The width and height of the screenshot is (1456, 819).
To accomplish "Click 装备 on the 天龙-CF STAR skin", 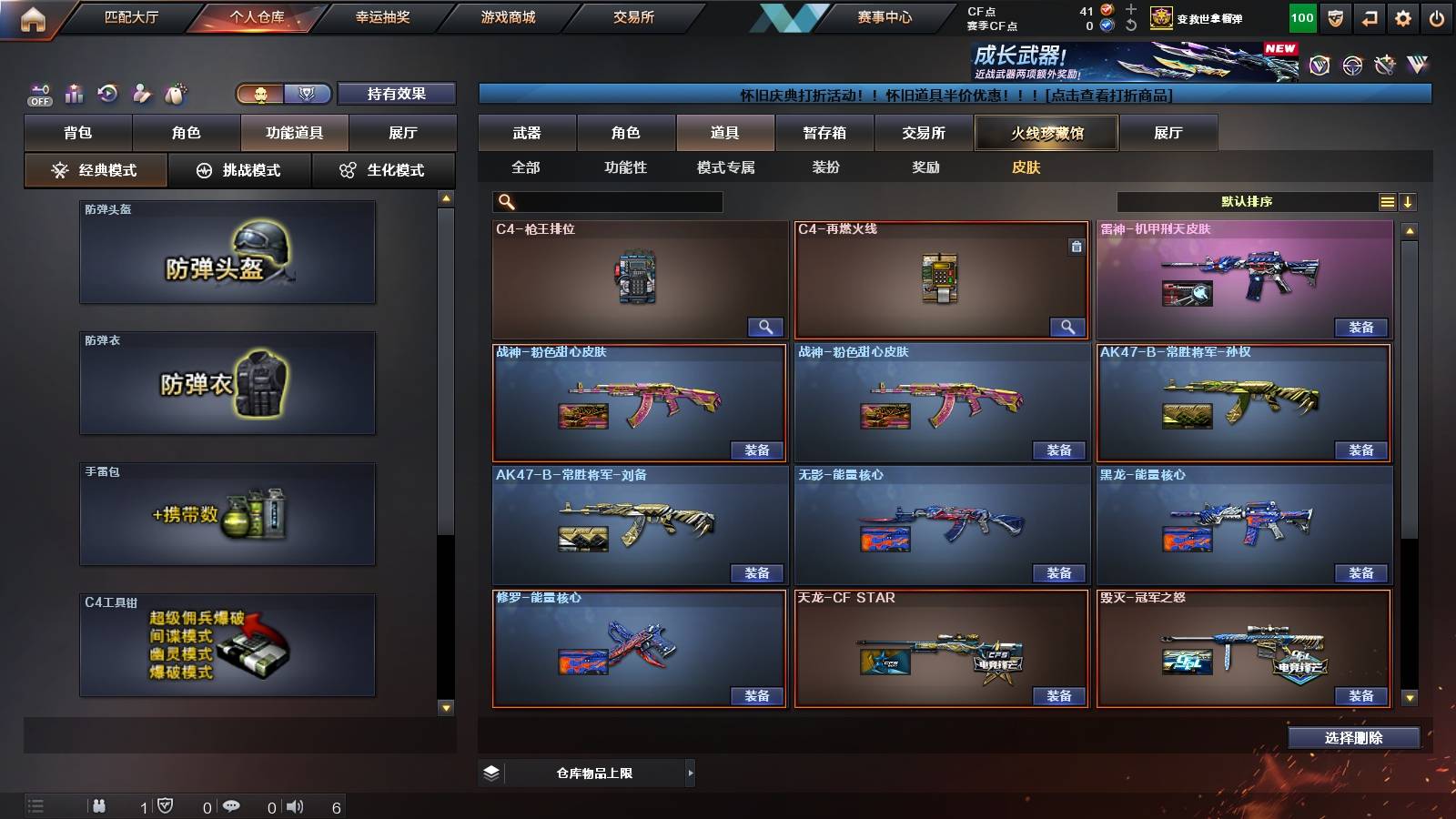I will tap(1063, 695).
